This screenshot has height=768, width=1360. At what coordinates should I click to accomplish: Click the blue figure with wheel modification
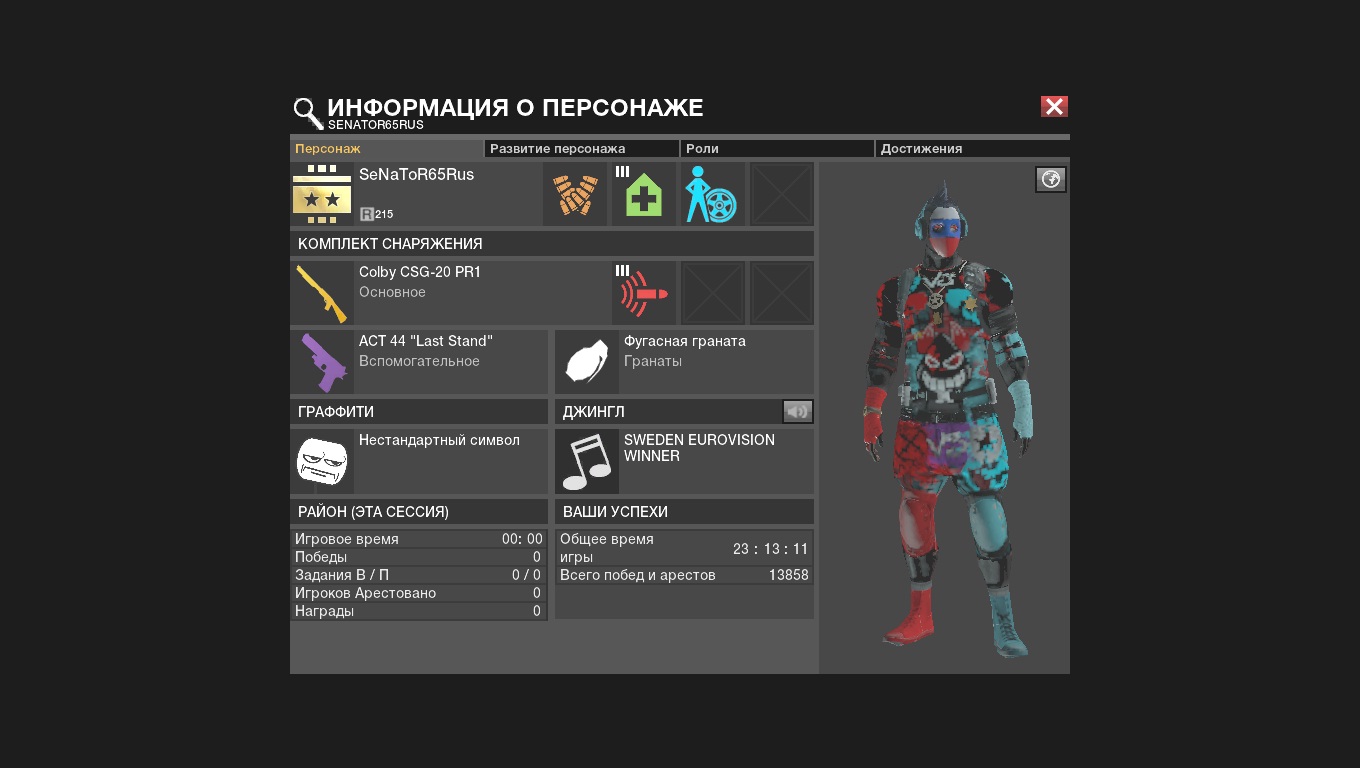[713, 194]
